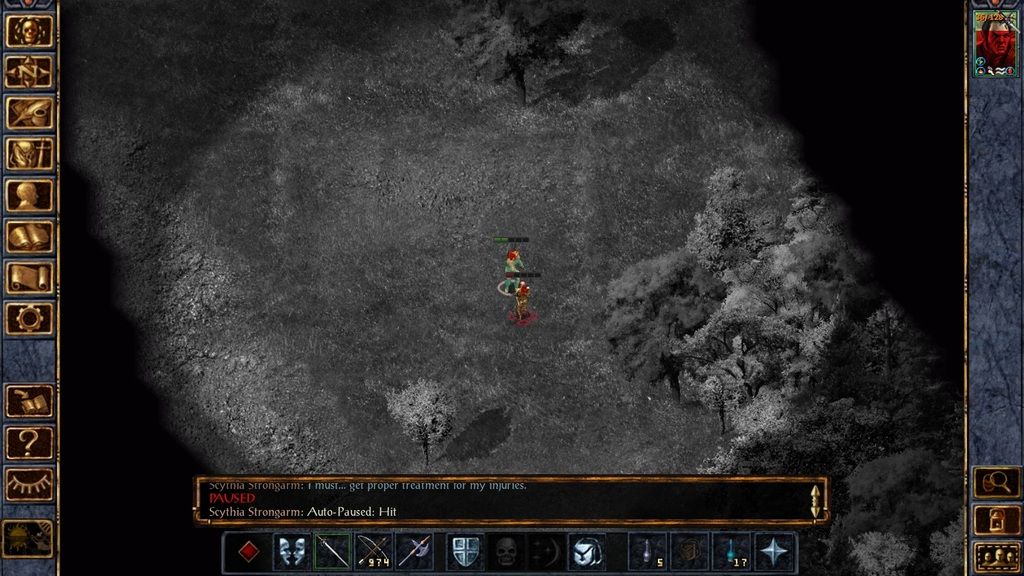Open the journal with the quill icon
Screen dimensions: 1024x576
[29, 112]
